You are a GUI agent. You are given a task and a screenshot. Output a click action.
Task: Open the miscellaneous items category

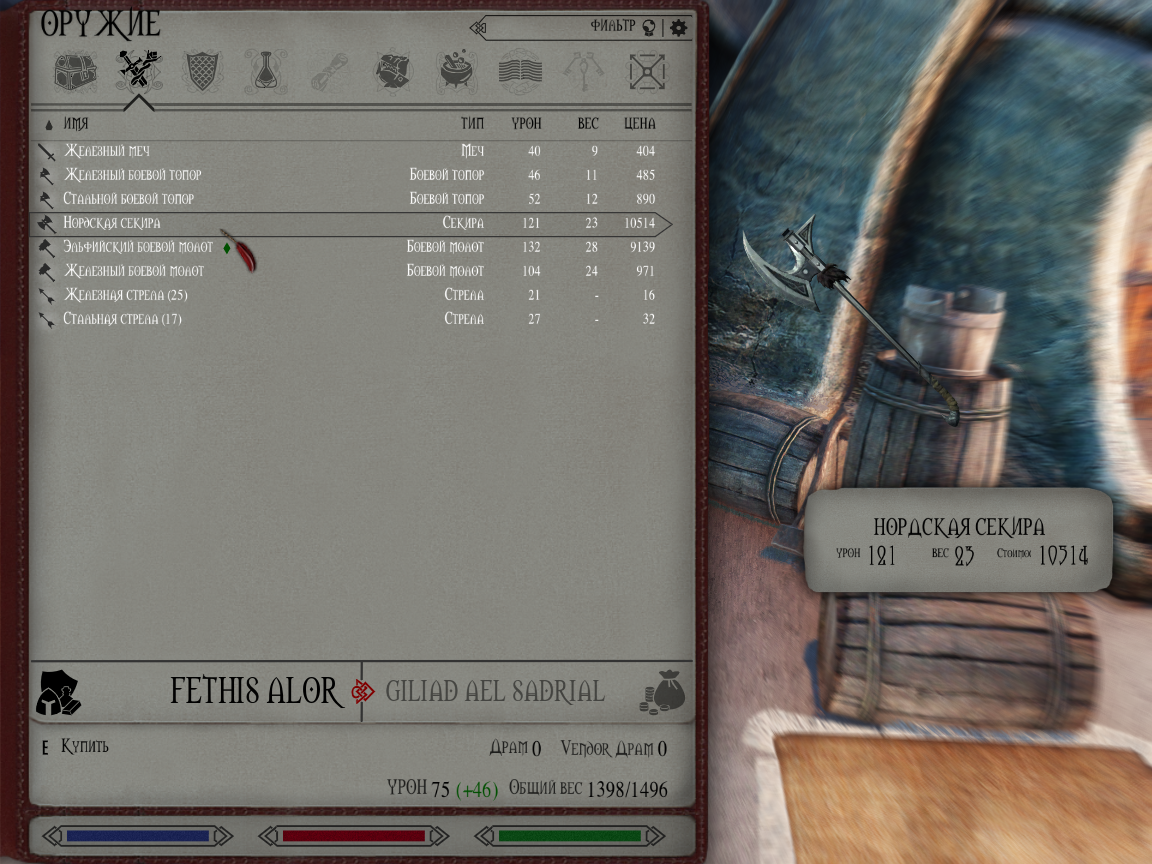click(x=647, y=71)
